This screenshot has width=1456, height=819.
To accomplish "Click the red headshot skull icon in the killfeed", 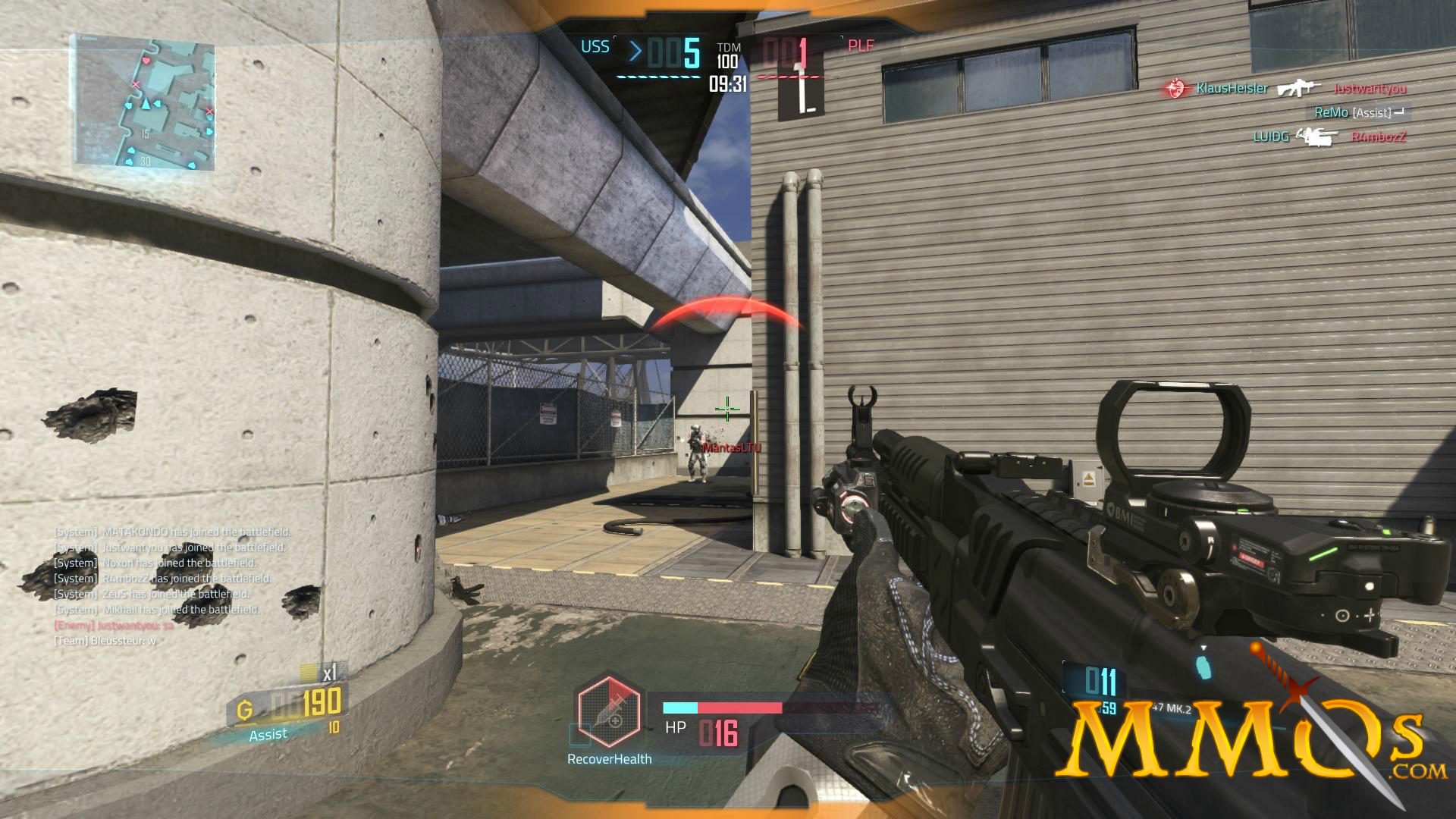I will [x=1176, y=87].
